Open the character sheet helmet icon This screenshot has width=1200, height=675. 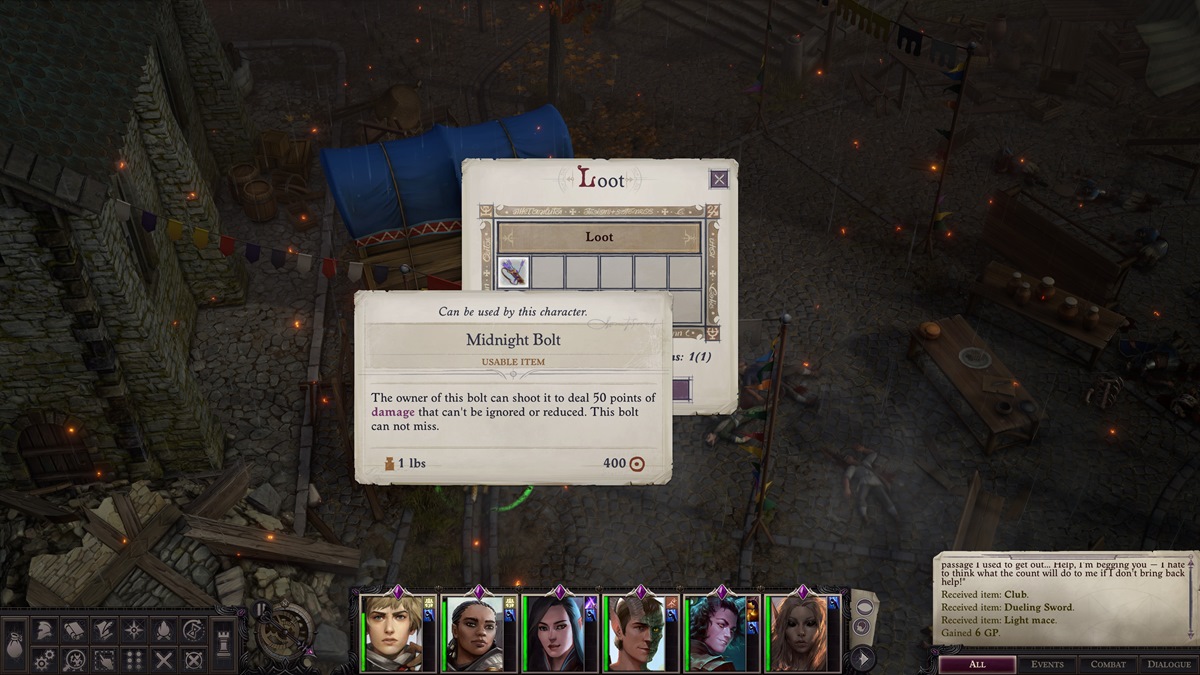44,630
